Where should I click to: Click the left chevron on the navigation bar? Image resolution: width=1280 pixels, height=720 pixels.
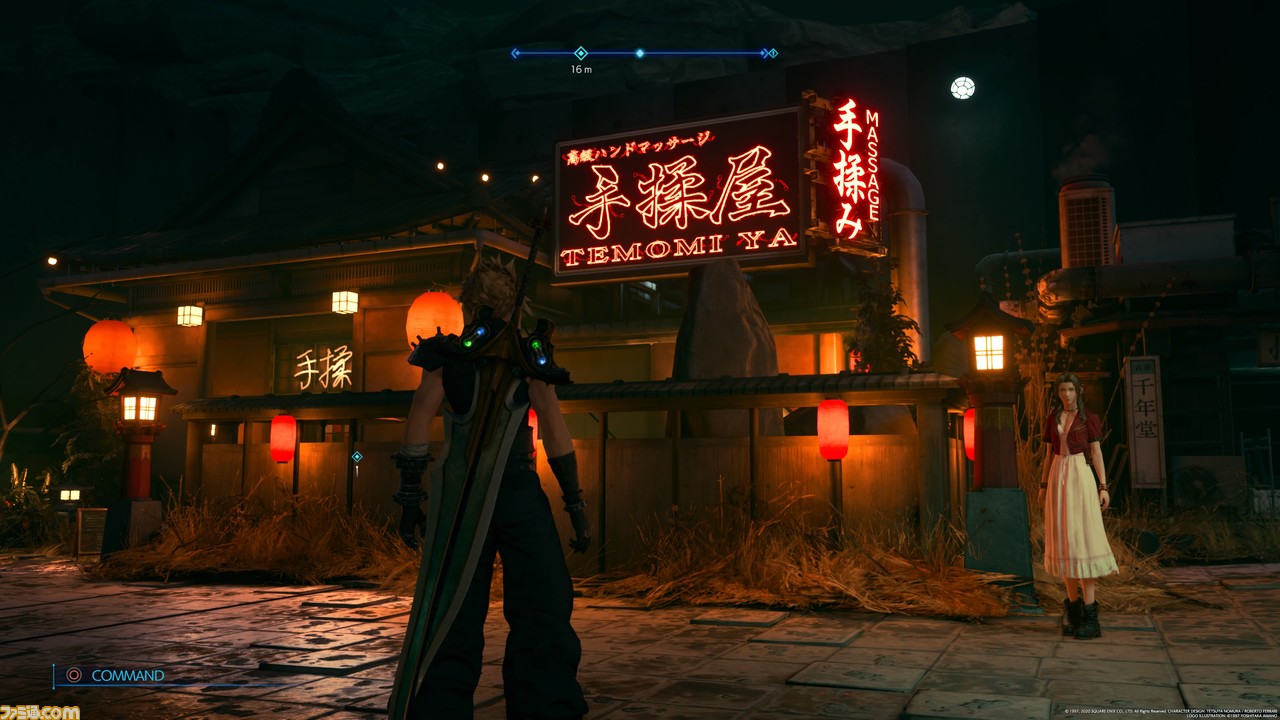click(515, 53)
